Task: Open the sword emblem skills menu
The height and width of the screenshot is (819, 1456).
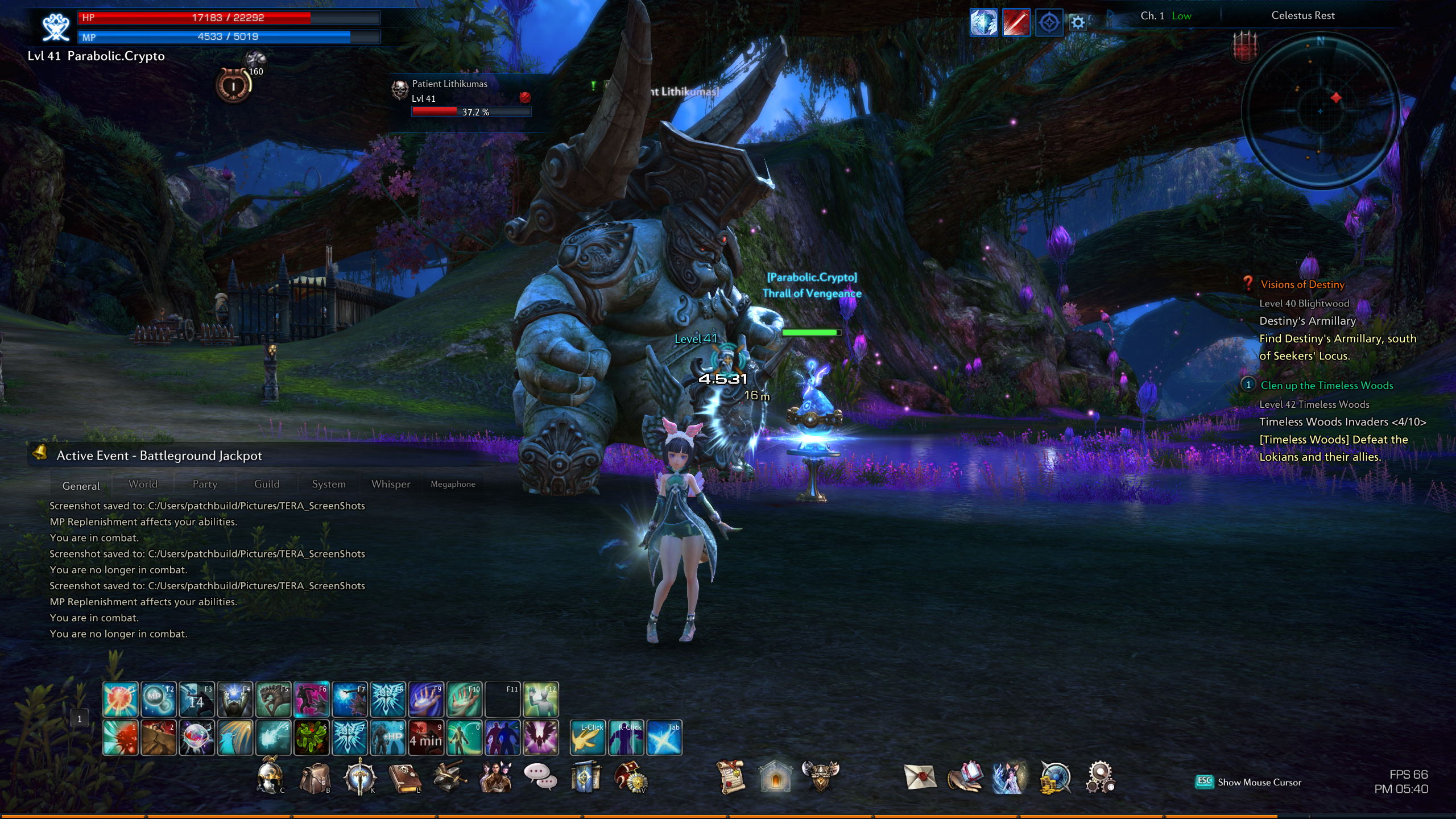Action: tap(359, 777)
